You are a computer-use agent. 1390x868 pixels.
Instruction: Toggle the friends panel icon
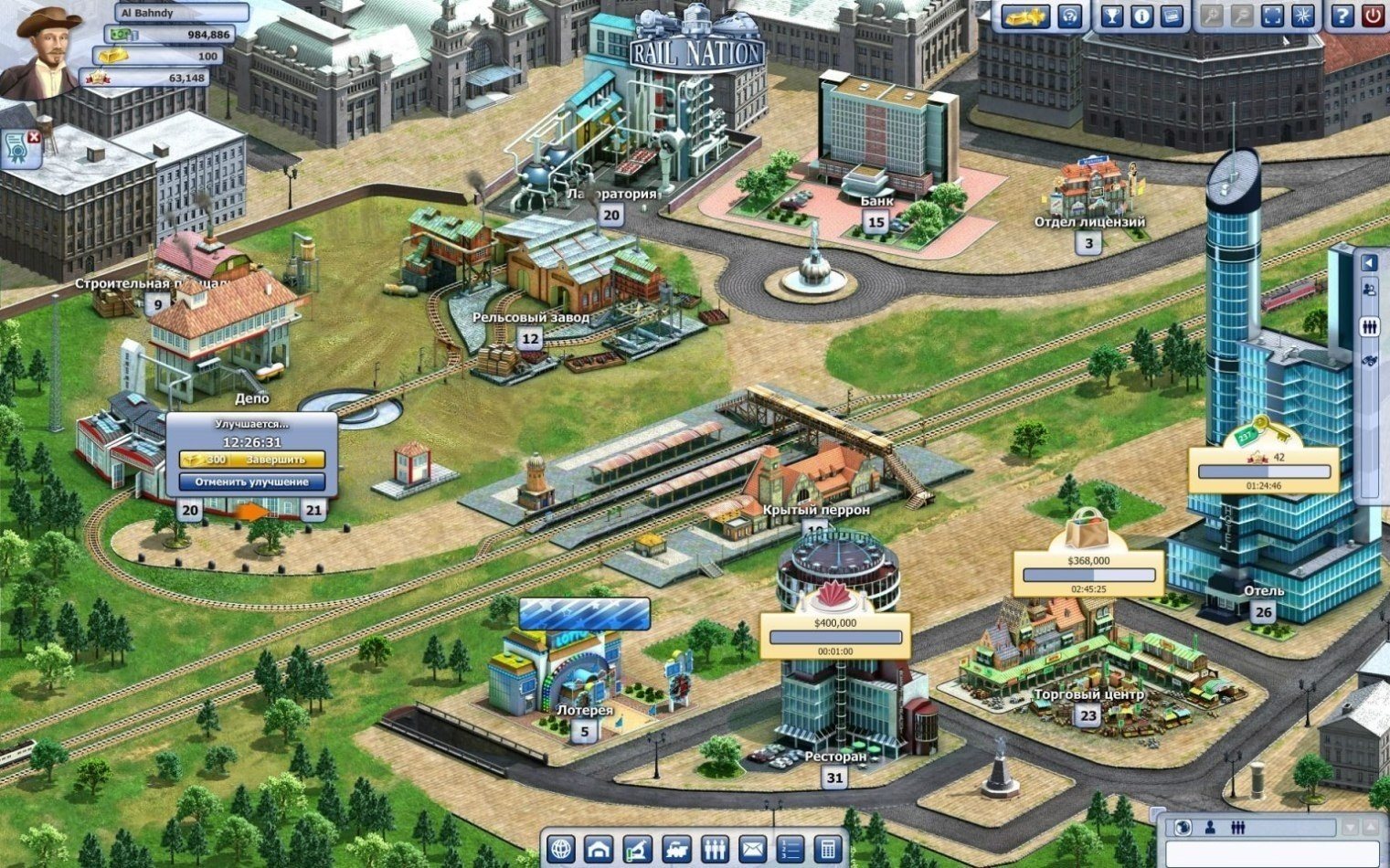coord(1369,290)
